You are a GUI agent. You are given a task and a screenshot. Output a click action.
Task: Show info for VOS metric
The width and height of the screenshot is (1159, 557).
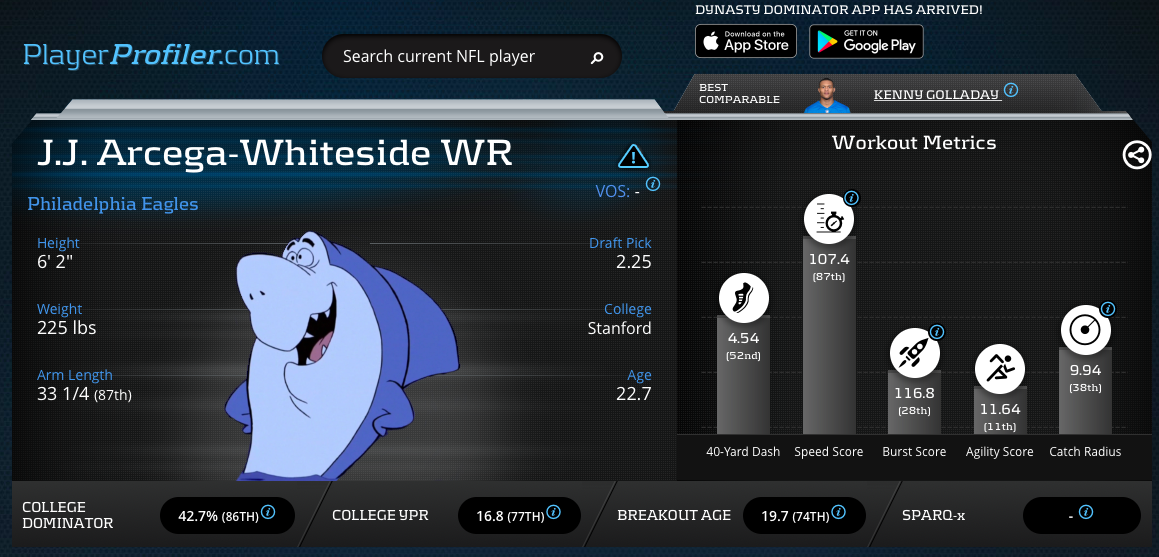click(653, 184)
